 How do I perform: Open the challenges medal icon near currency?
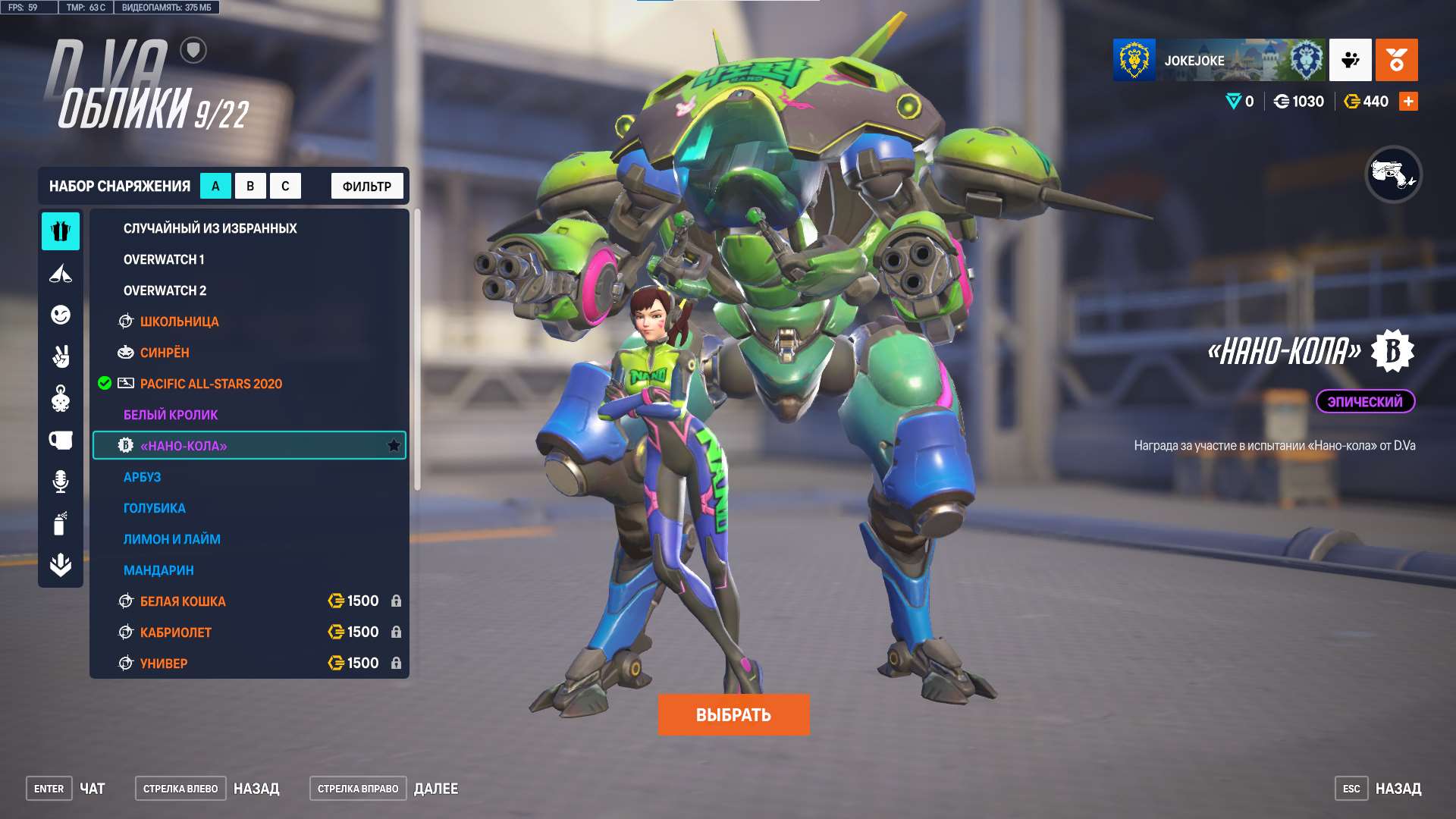[x=1396, y=61]
